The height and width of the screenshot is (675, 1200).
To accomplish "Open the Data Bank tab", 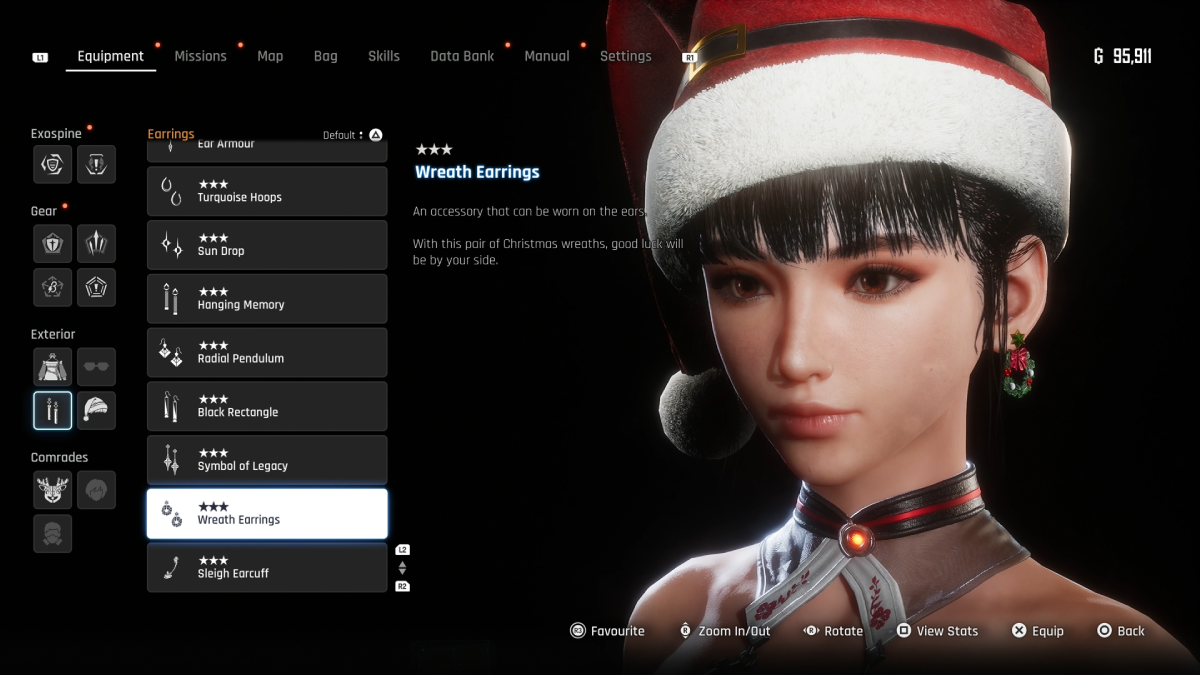I will coord(462,56).
